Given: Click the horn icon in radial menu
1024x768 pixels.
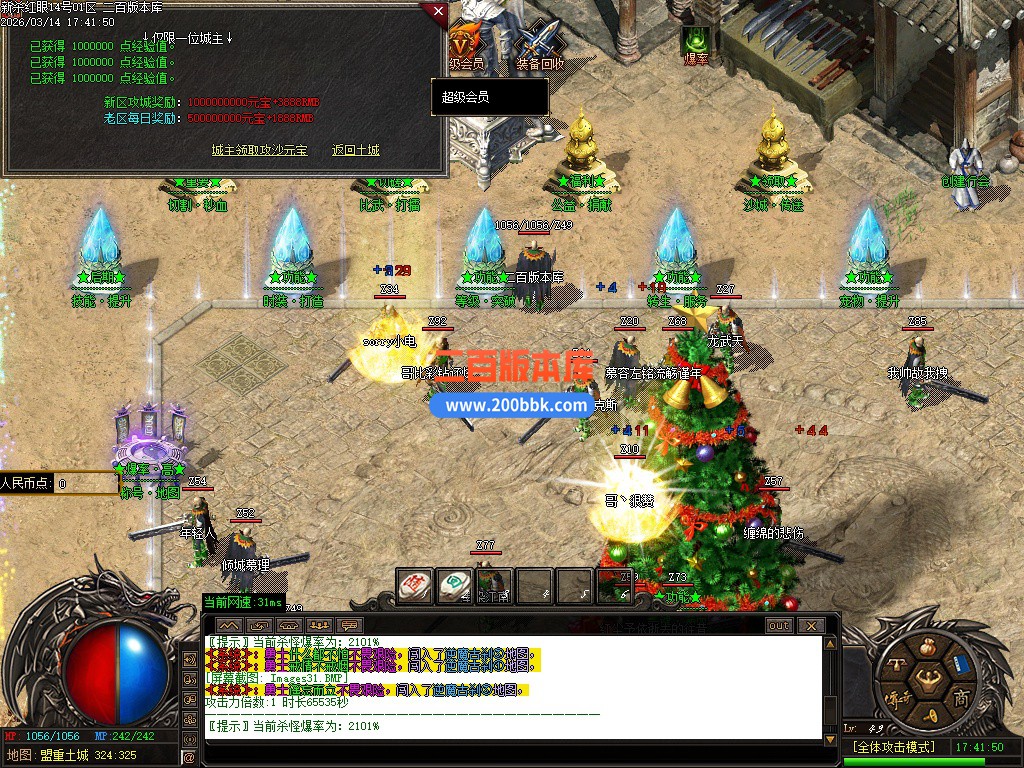Looking at the screenshot, I should 931,716.
